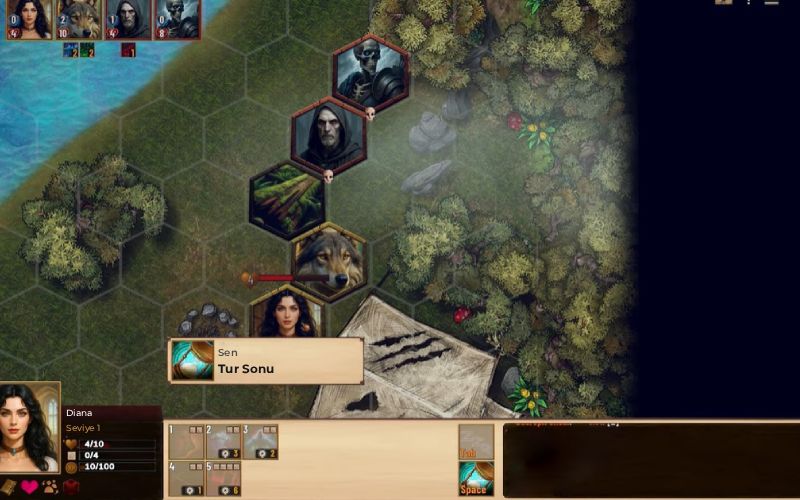Screen dimensions: 800x500
Task: Choose the skeleton portrait in the turn order
Action: click(176, 18)
